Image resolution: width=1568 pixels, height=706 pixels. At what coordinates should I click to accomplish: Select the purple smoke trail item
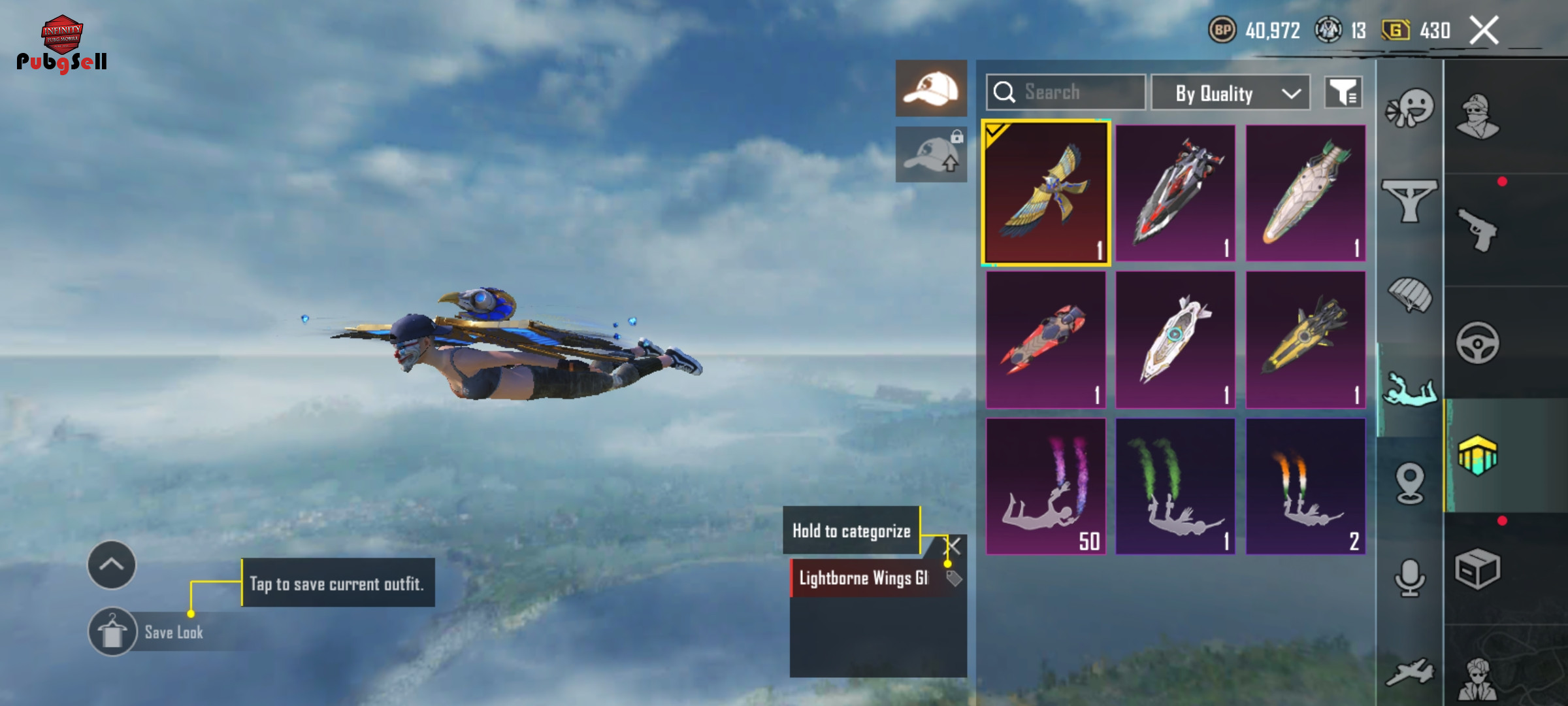point(1046,486)
